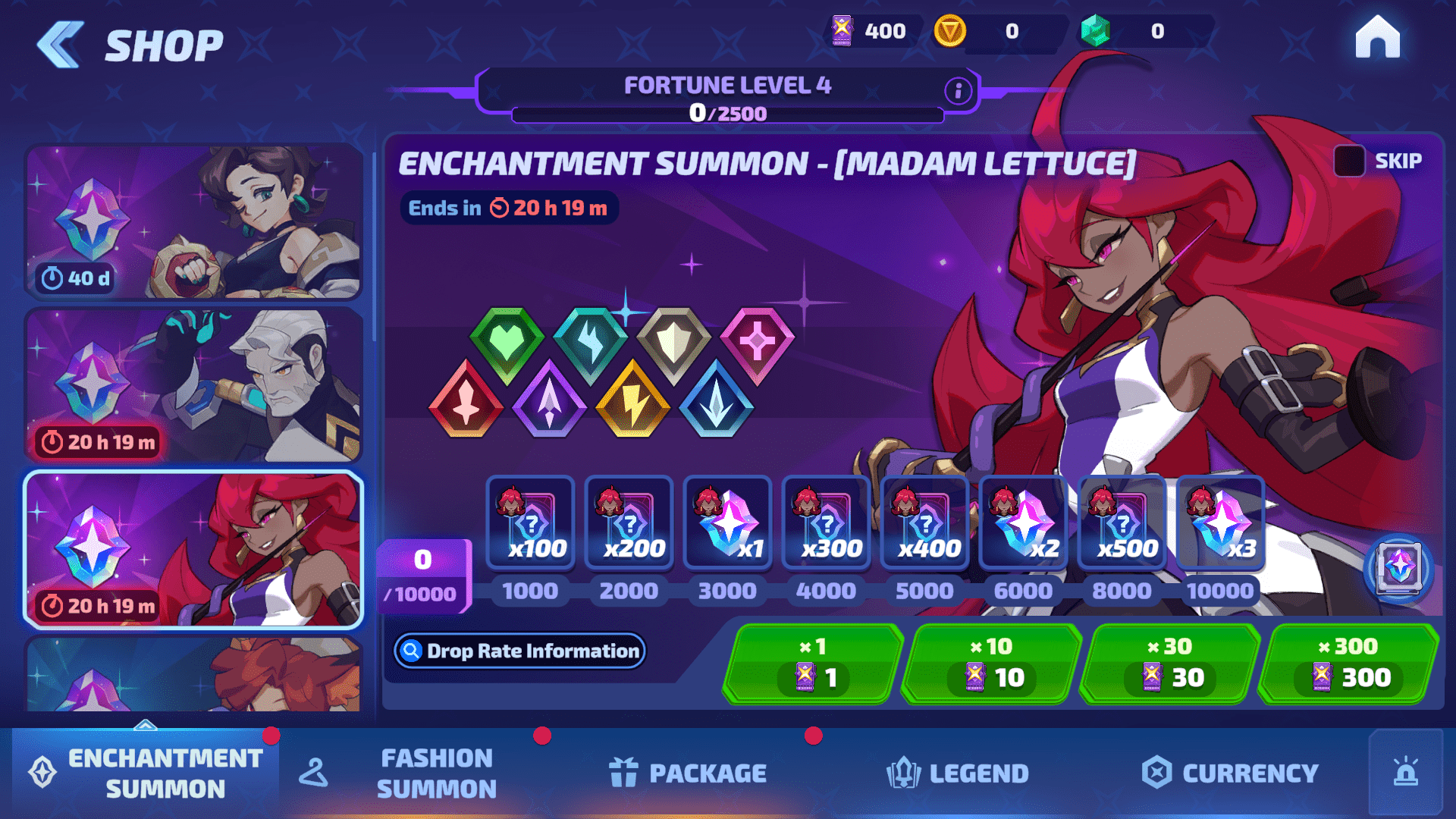This screenshot has width=1456, height=819.
Task: Switch to the Legend tab
Action: tap(957, 773)
